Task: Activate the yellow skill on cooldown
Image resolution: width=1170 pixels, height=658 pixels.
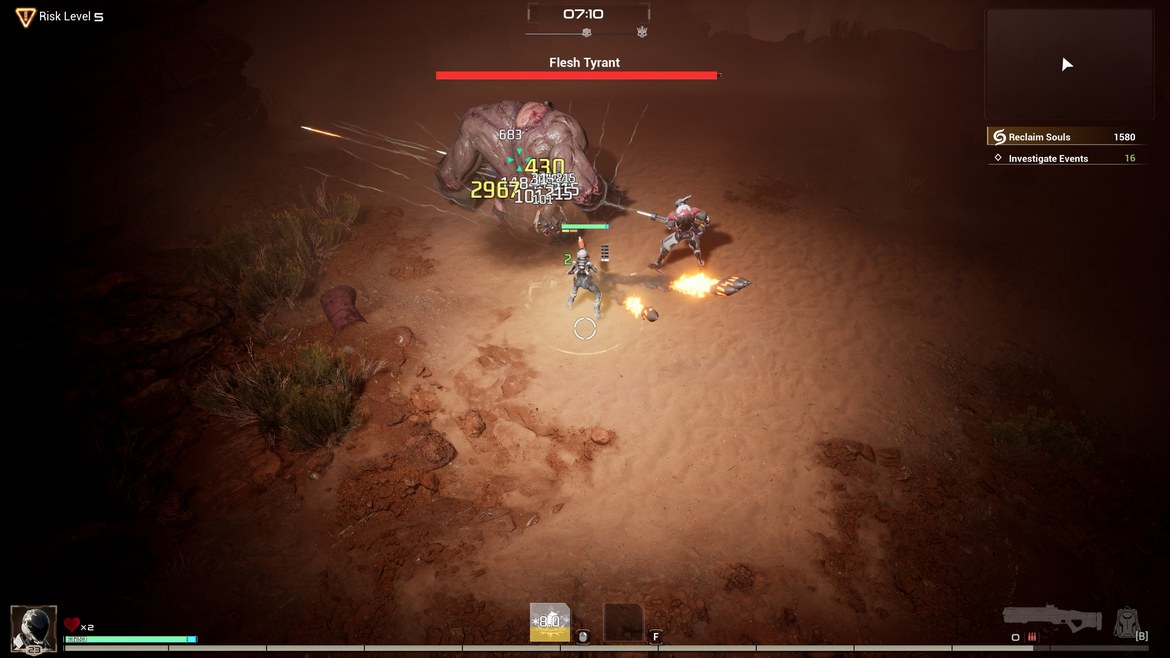Action: (x=549, y=622)
